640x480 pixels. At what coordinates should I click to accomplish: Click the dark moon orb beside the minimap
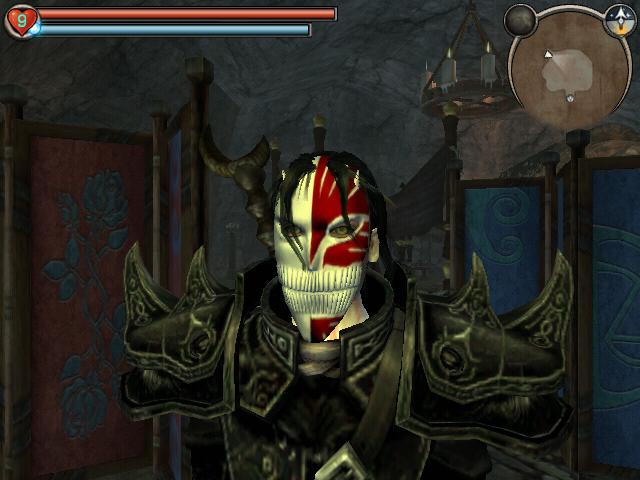click(520, 19)
